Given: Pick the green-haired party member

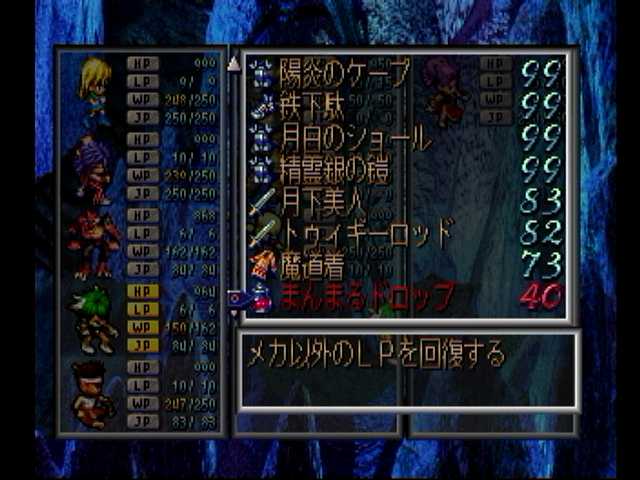Looking at the screenshot, I should tap(96, 320).
